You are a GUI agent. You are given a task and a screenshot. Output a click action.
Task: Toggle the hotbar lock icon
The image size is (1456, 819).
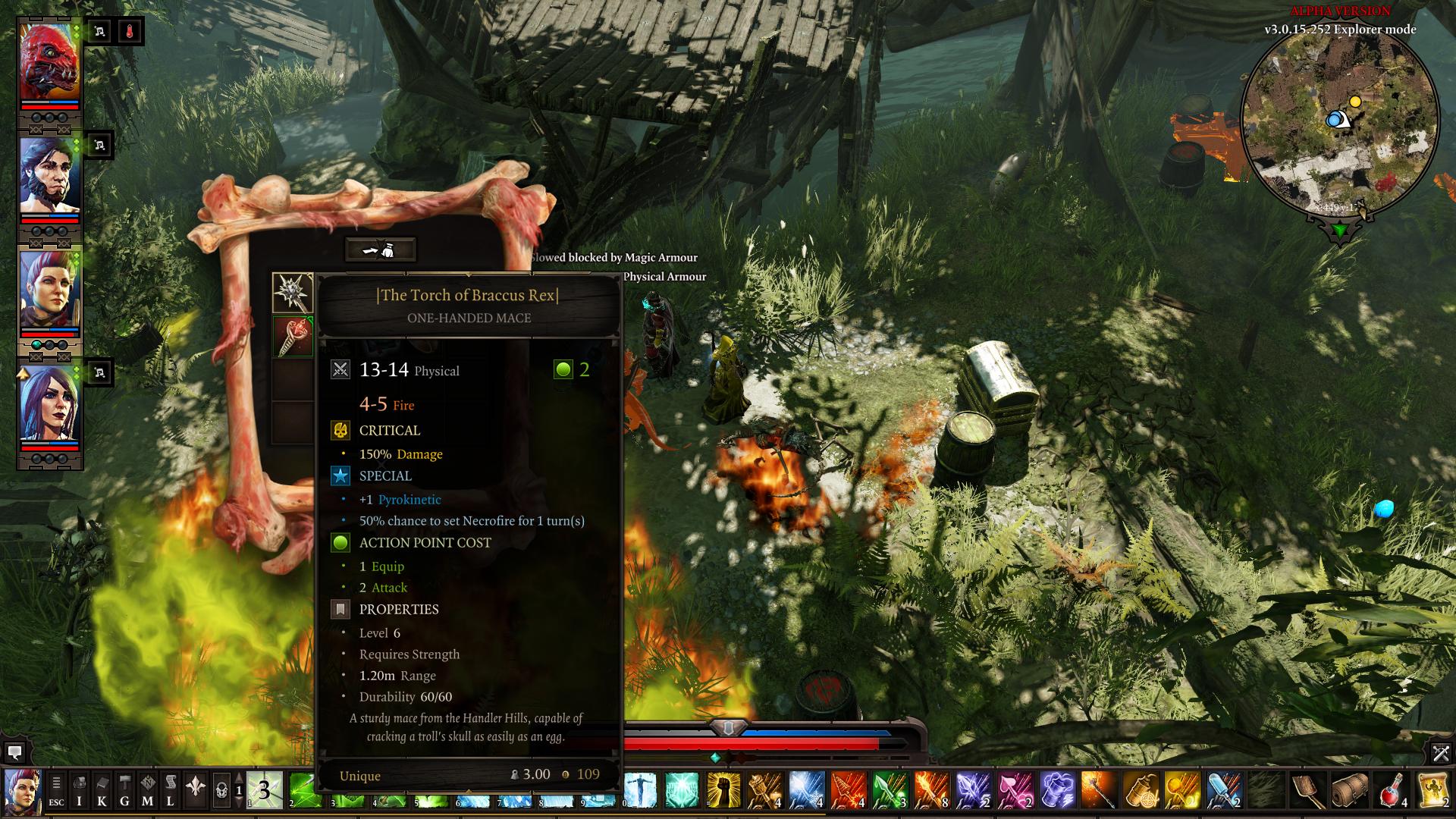pyautogui.click(x=221, y=790)
